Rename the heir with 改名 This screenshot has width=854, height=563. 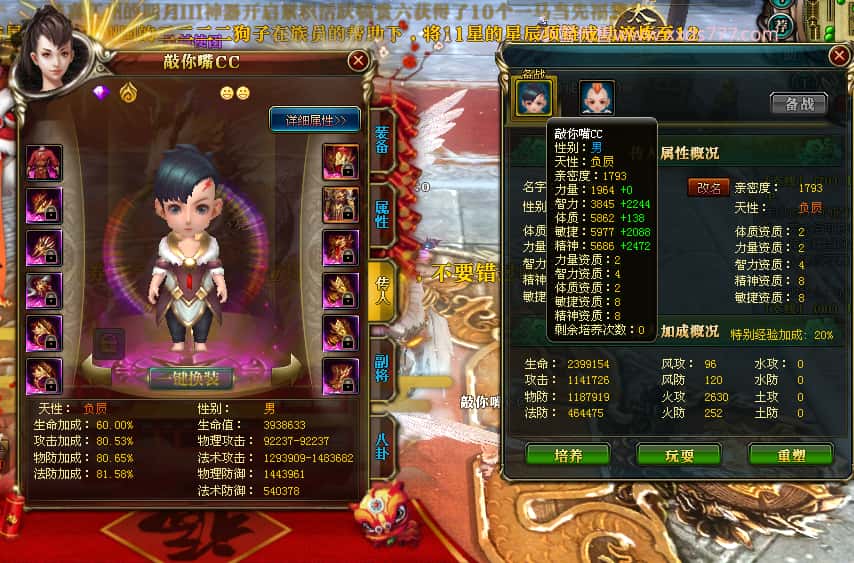point(708,187)
